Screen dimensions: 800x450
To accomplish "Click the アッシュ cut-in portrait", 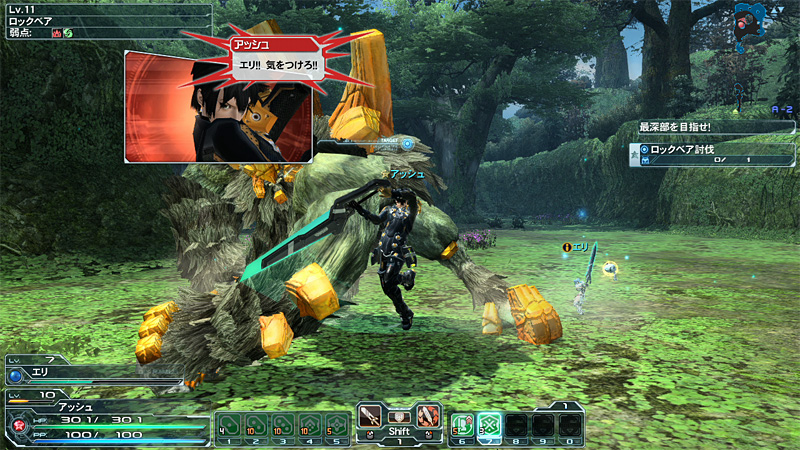I will [218, 106].
